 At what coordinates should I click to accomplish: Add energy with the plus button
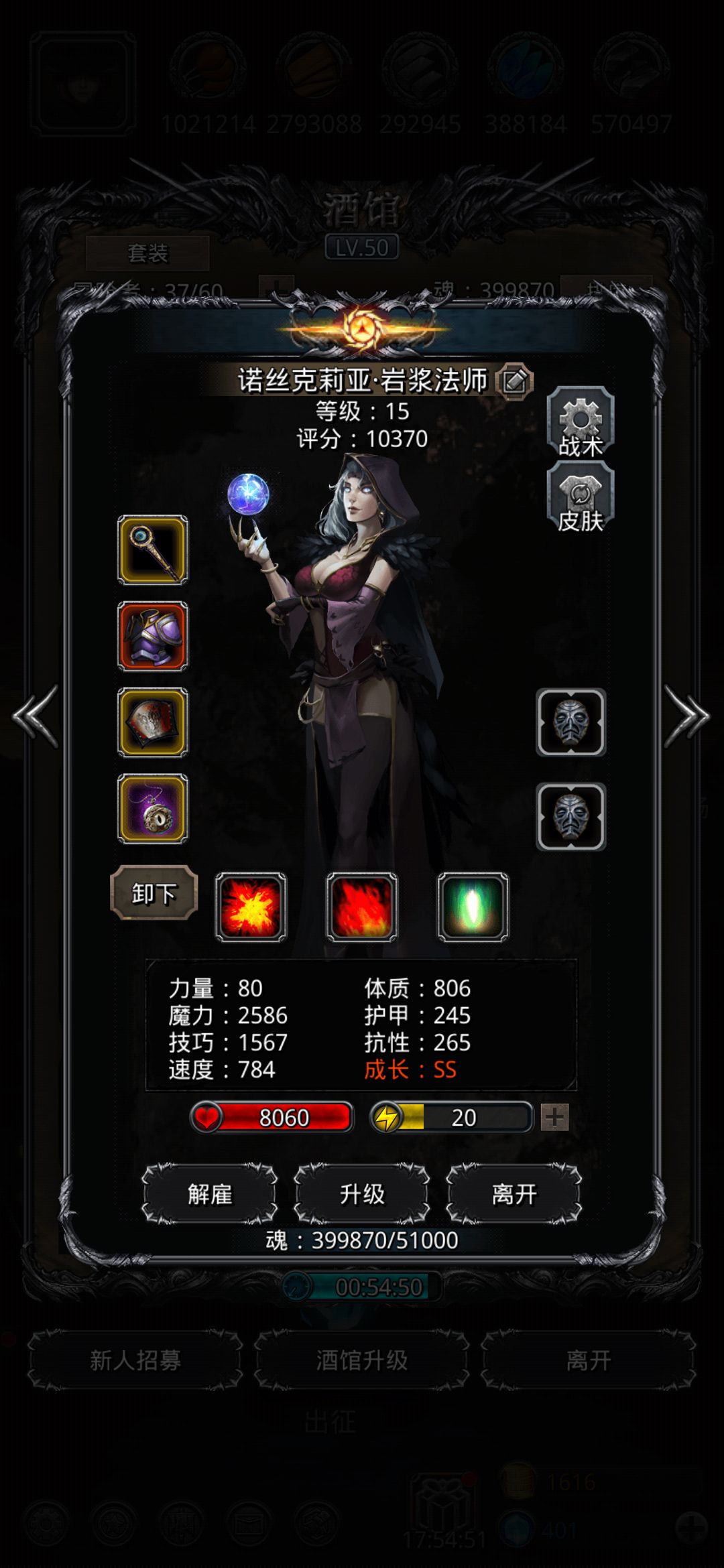click(x=555, y=1117)
